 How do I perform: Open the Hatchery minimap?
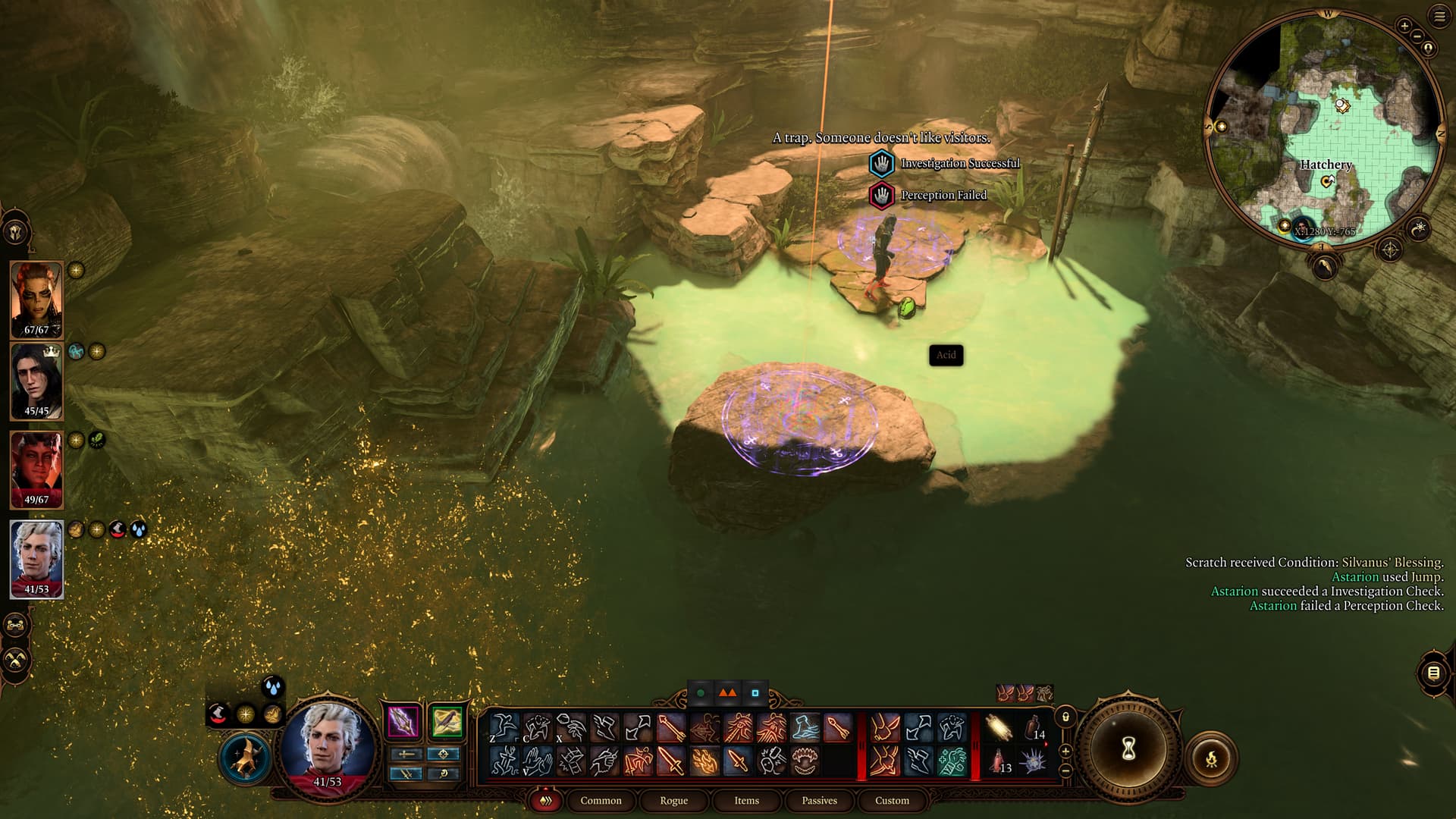coord(1326,129)
